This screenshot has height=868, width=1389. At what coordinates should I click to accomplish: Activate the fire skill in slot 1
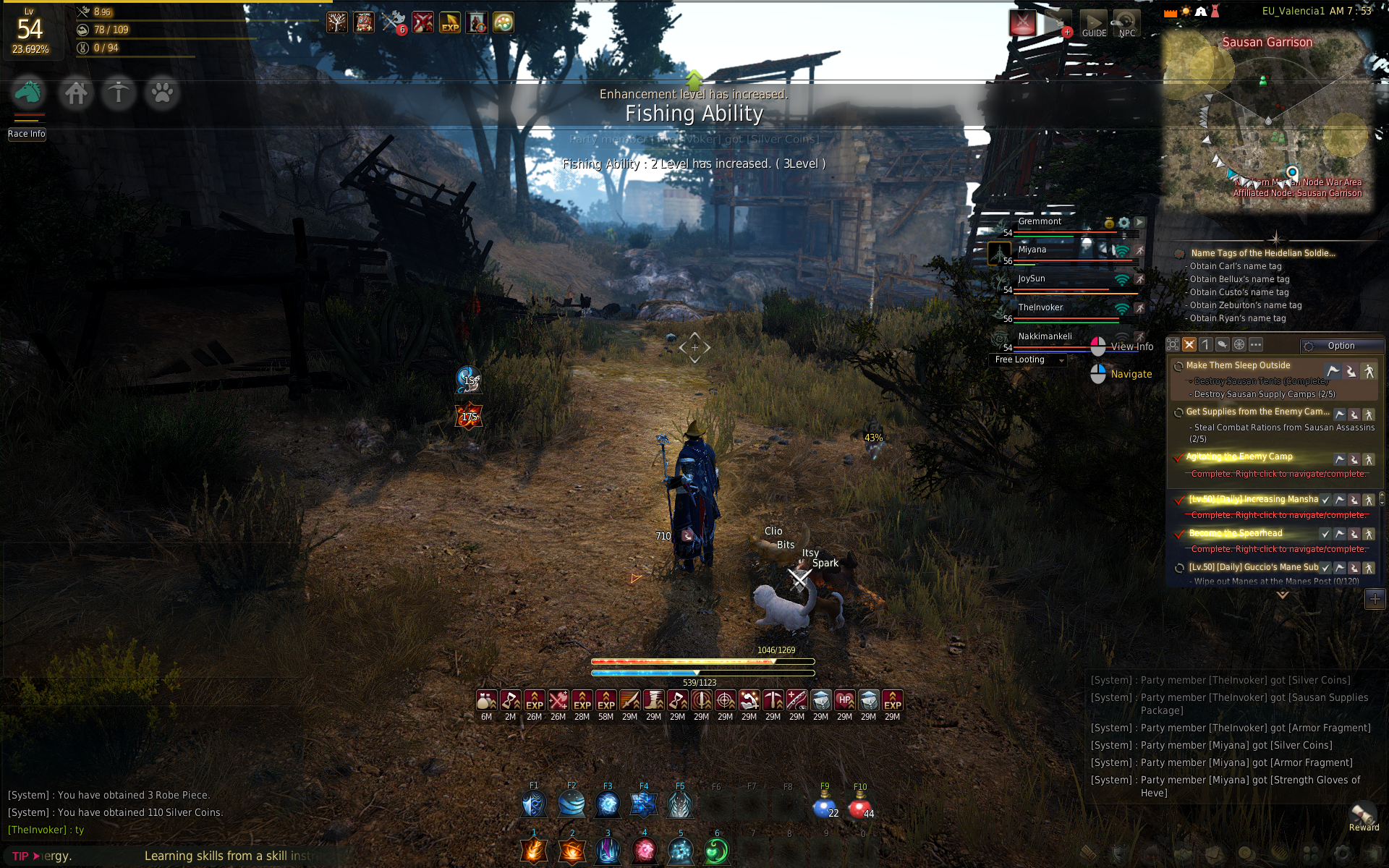(x=535, y=851)
